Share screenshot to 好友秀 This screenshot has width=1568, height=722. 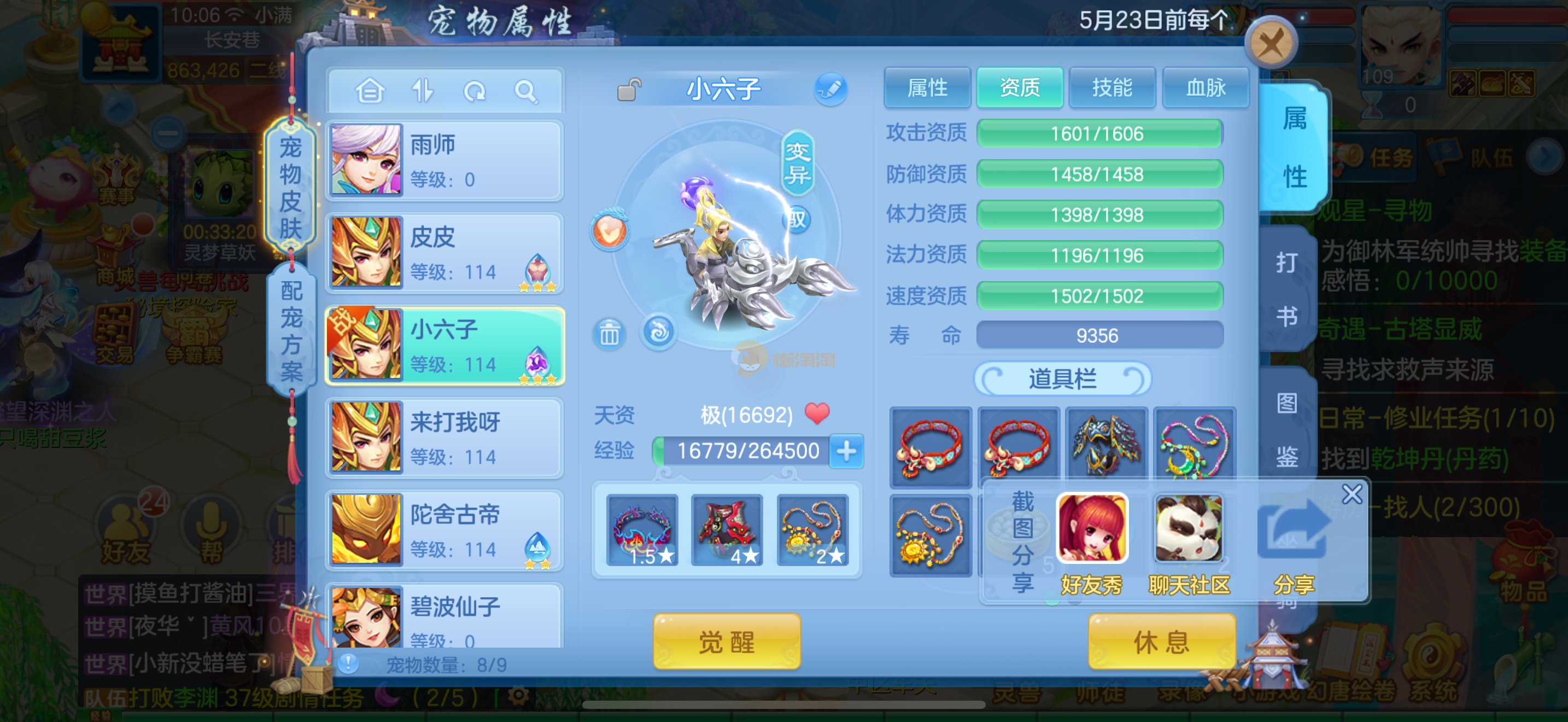[1092, 543]
